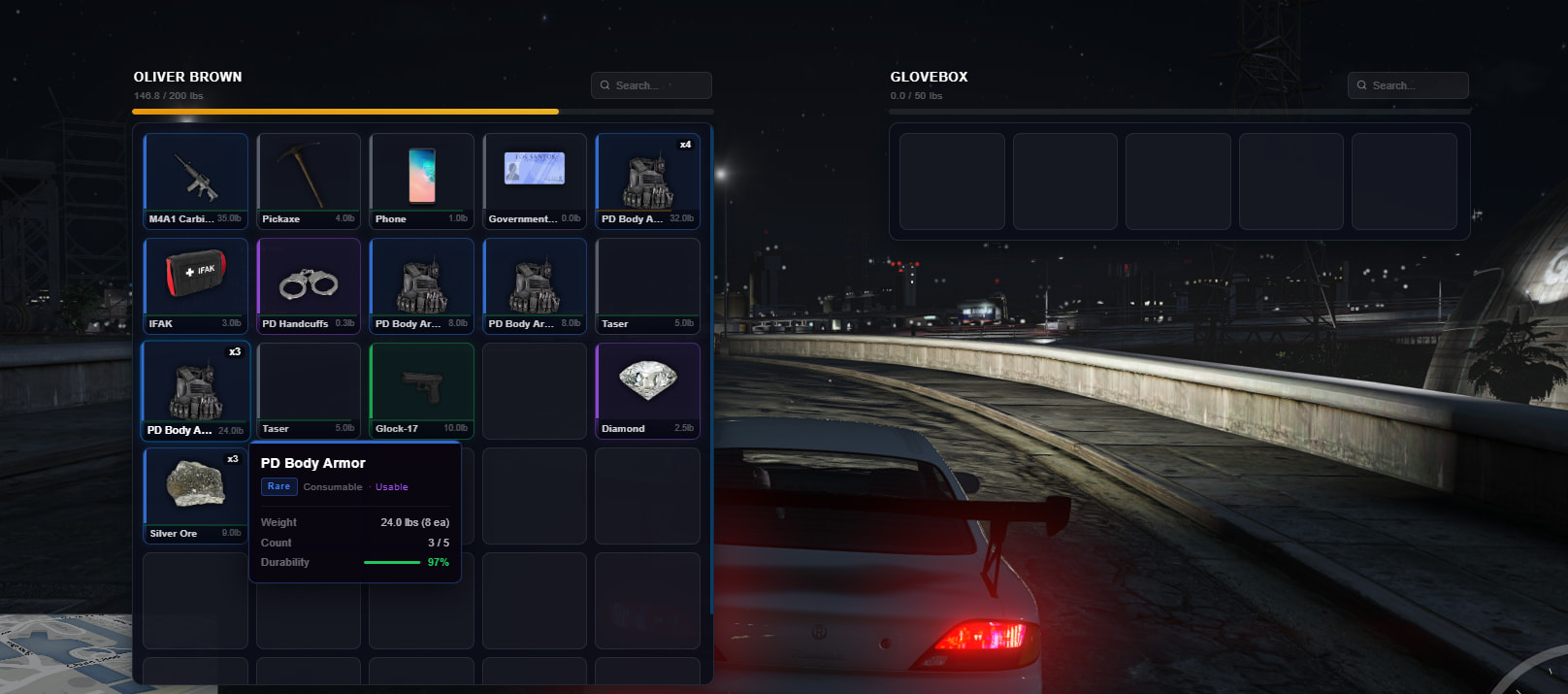Choose the Glock-17 pistol slot

(x=421, y=390)
